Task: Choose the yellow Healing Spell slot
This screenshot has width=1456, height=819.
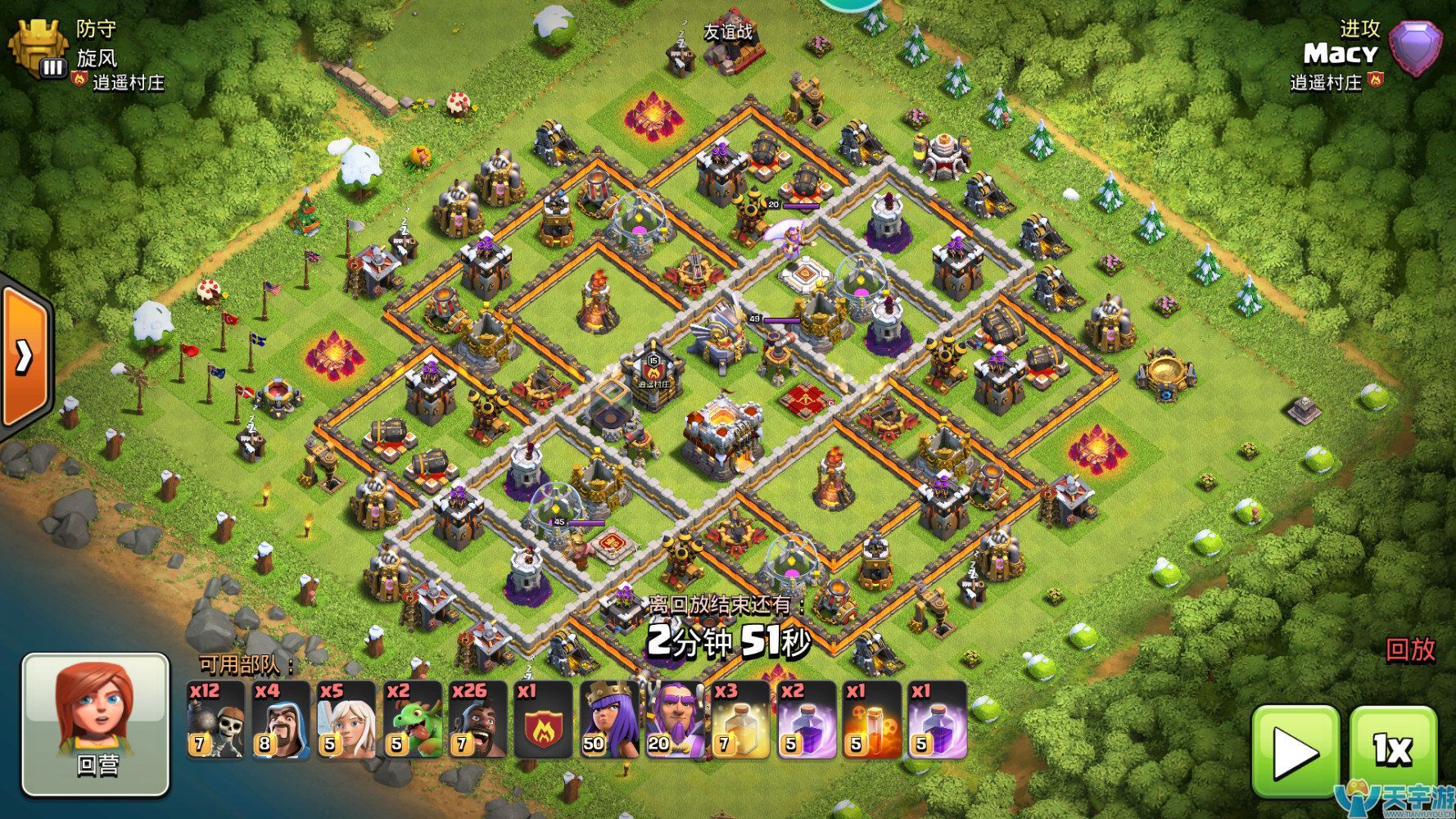Action: pyautogui.click(x=740, y=720)
